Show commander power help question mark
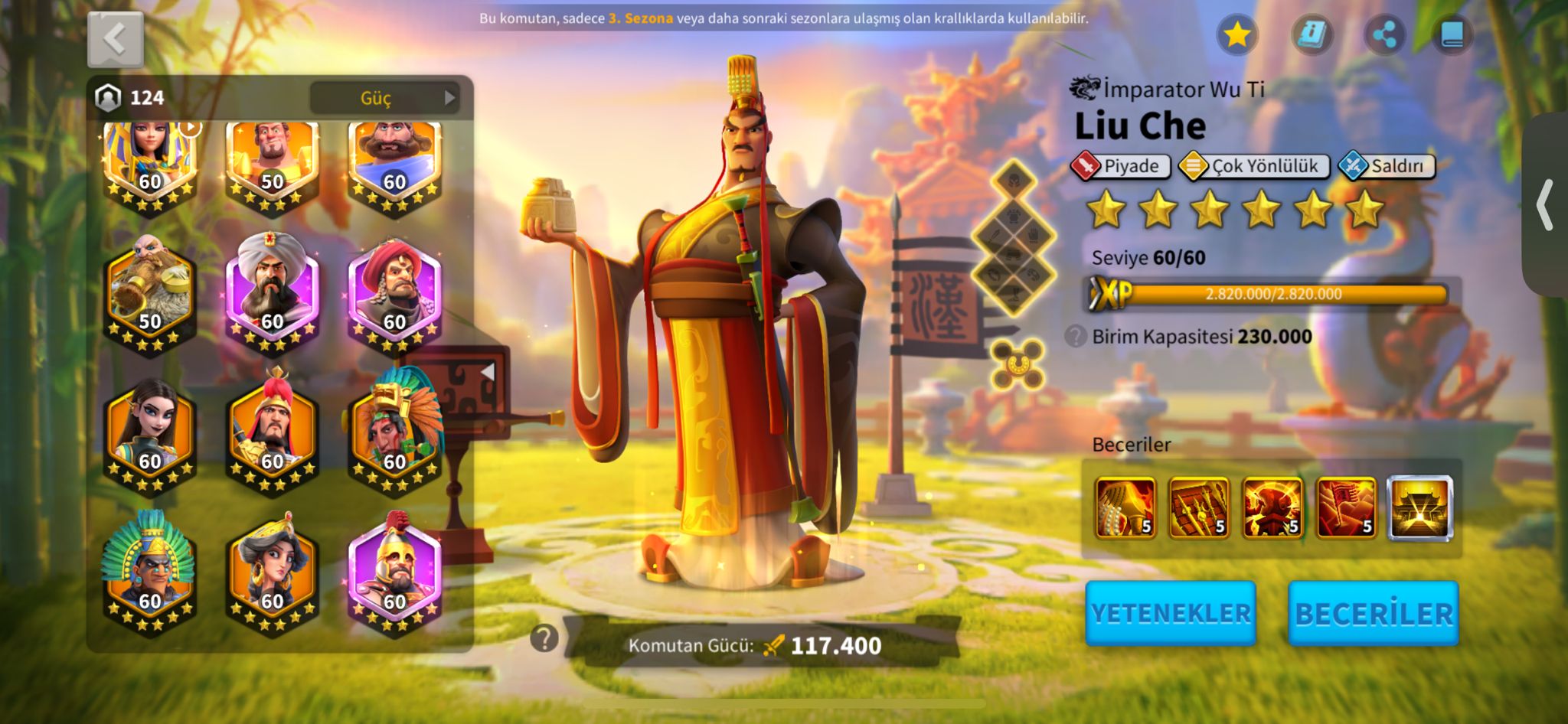The image size is (1568, 724). coord(544,638)
